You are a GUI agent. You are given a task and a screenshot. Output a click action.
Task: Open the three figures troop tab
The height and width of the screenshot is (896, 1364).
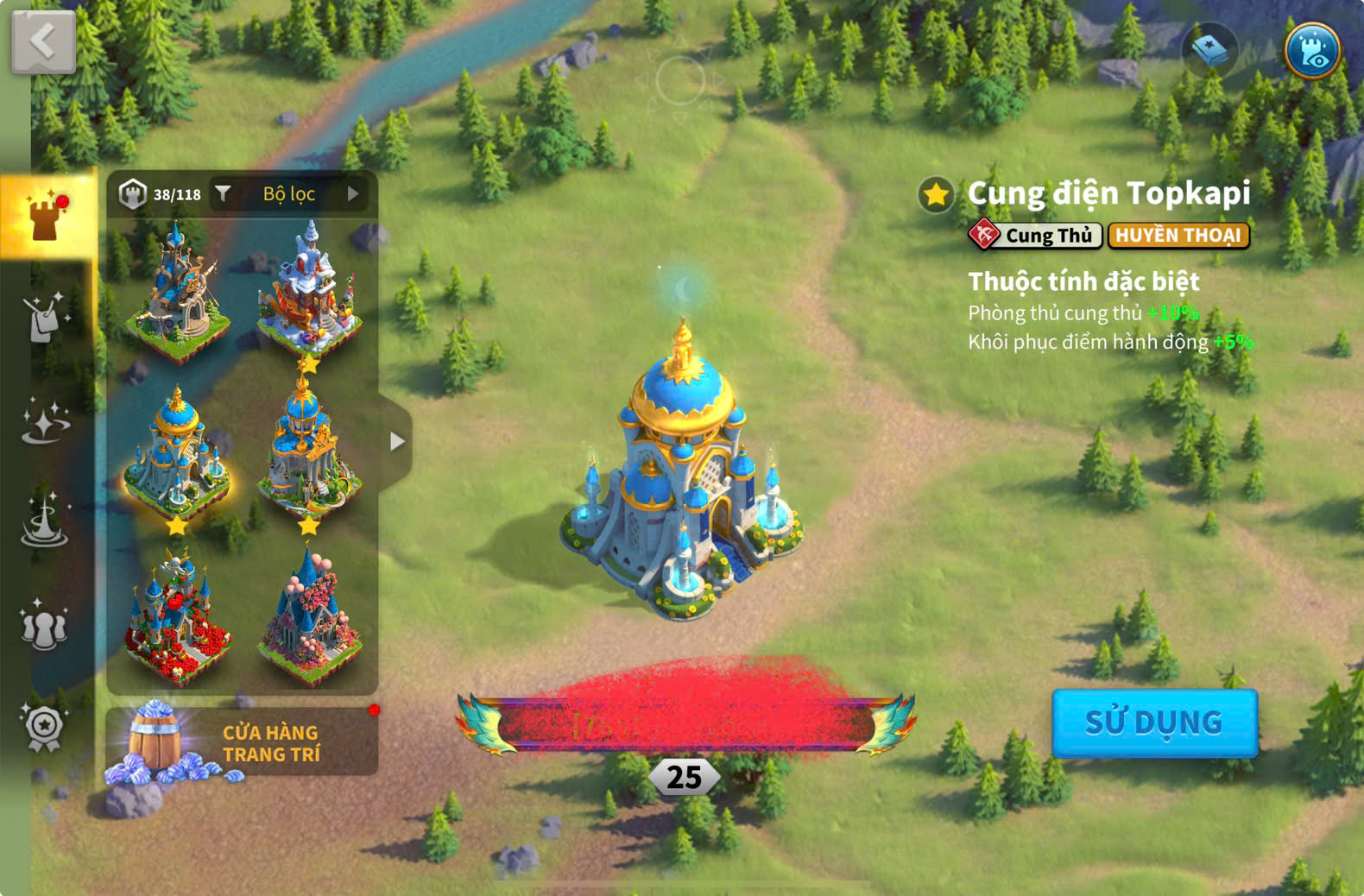(x=45, y=626)
